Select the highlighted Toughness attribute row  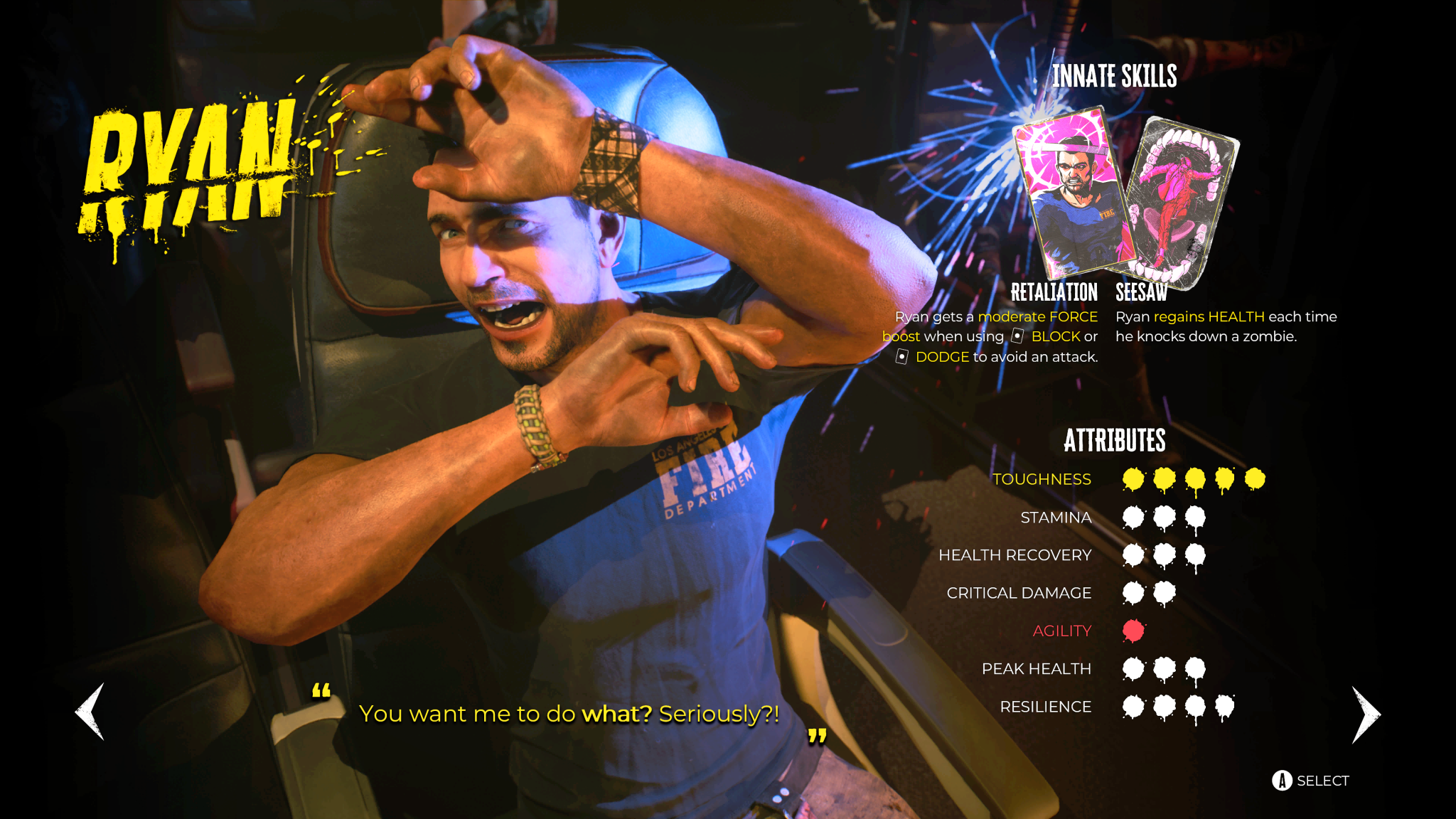tap(1042, 479)
